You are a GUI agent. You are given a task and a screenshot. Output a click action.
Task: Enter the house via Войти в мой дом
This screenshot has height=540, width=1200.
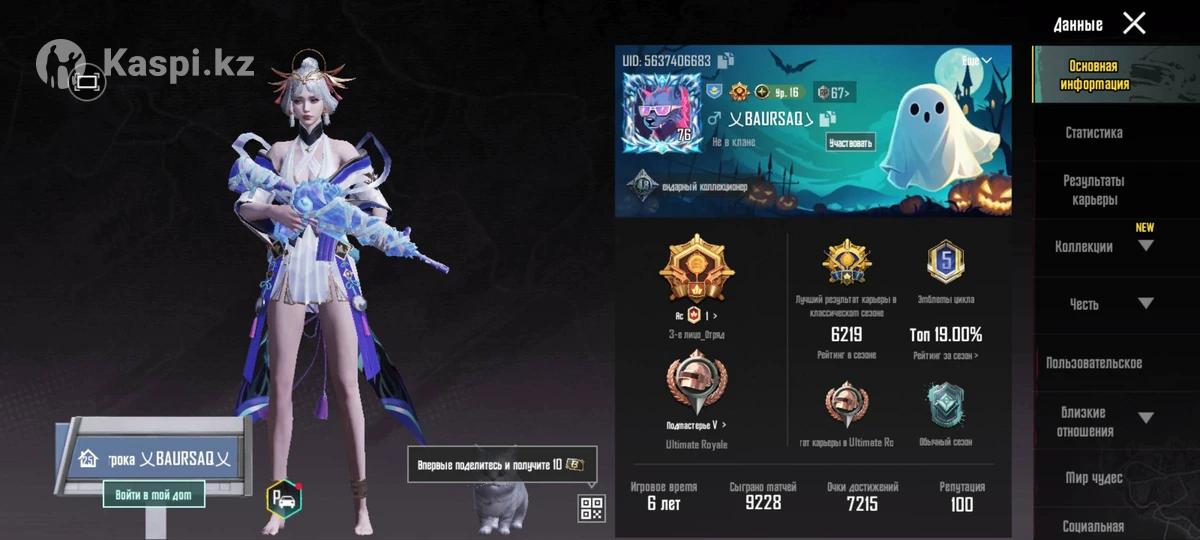tap(154, 494)
